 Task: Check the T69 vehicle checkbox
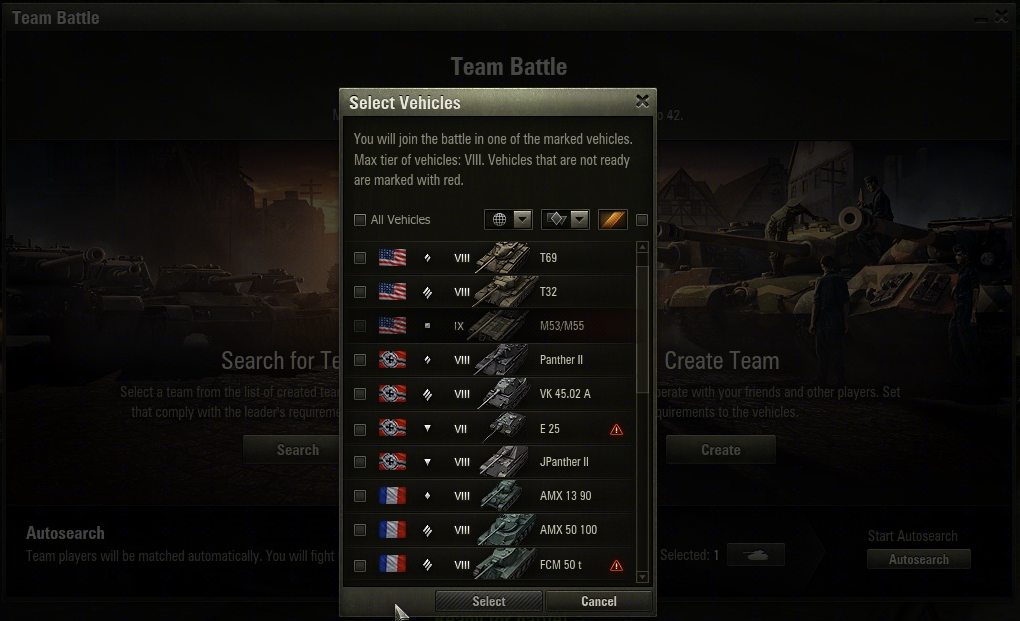(x=360, y=258)
